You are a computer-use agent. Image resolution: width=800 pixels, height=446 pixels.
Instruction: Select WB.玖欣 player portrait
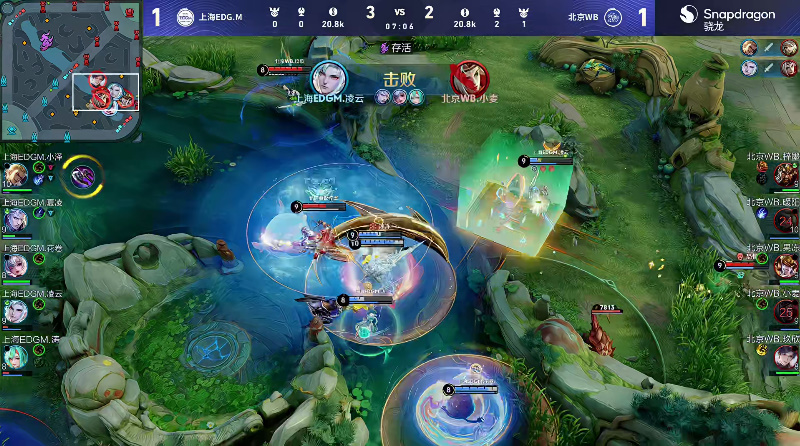(x=785, y=355)
